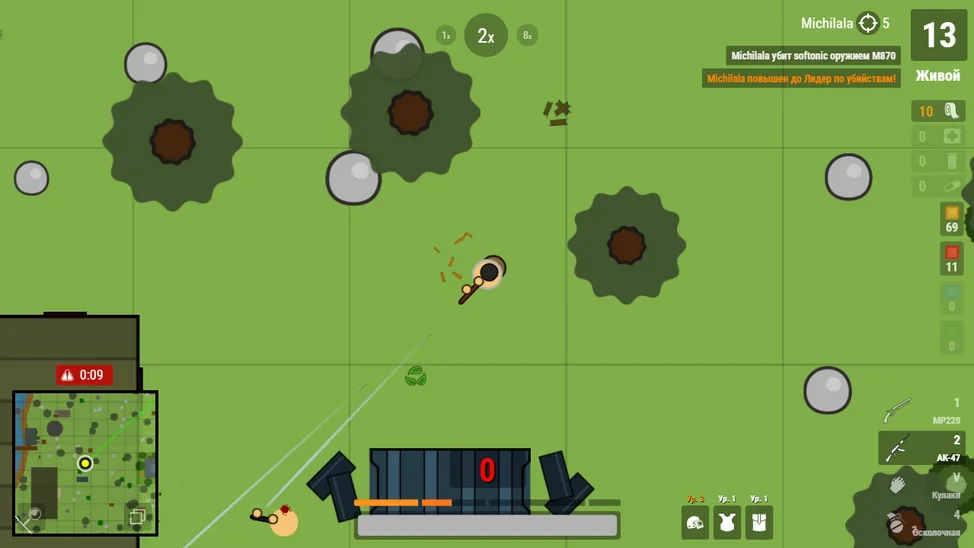Screen dimensions: 974x548
Task: Select the red ammo slot showing 11
Action: [951, 258]
